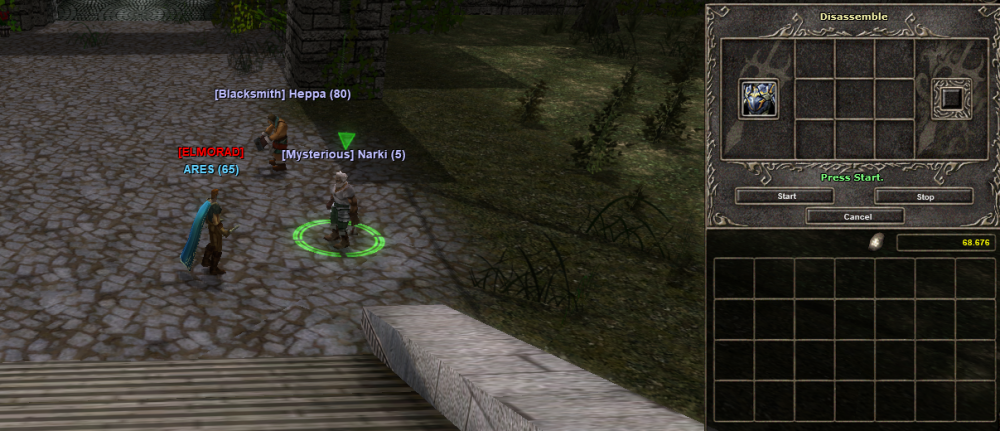Select the blue armor item slot
The width and height of the screenshot is (1000, 431).
pos(760,99)
